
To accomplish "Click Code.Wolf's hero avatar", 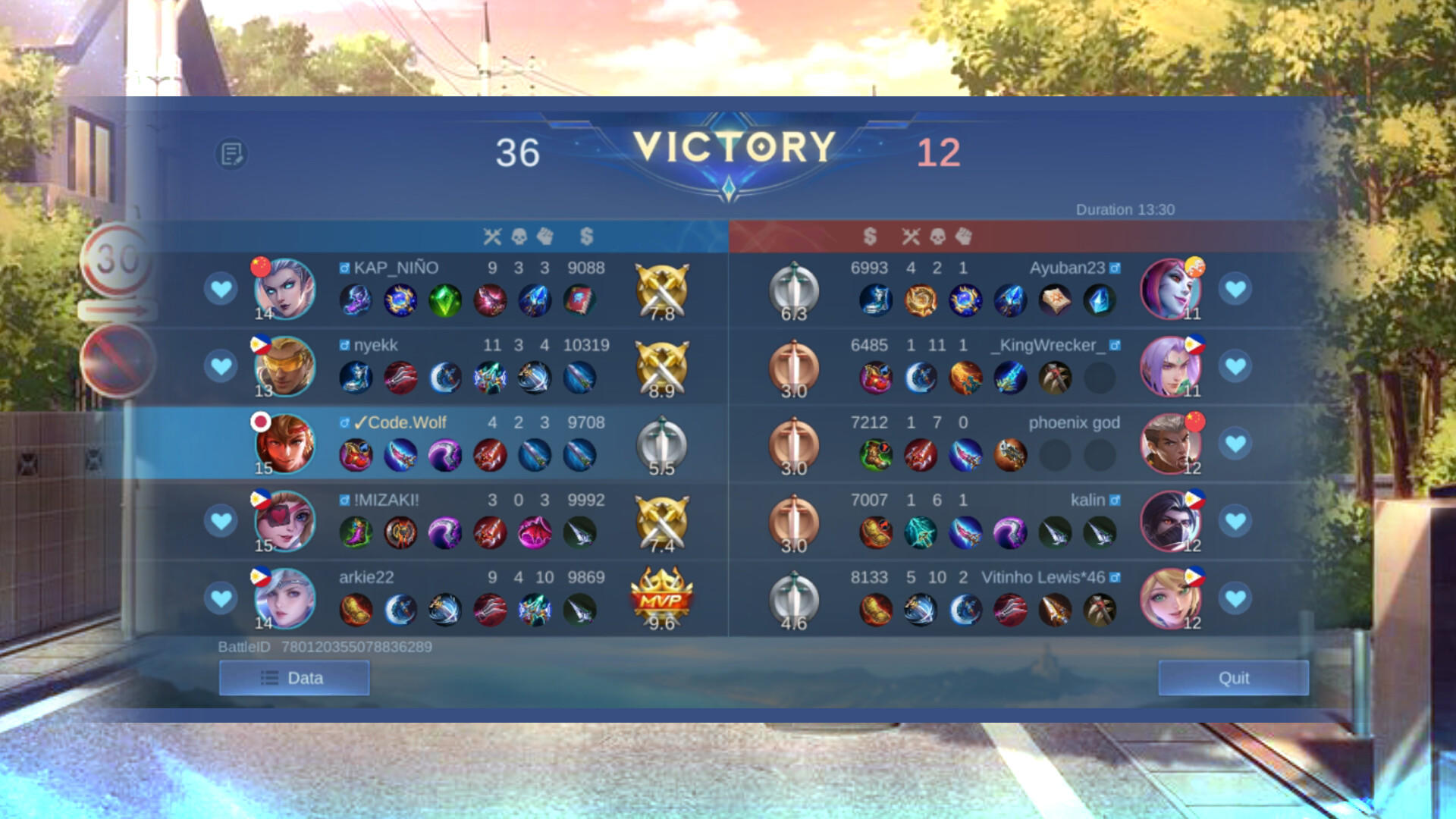I will pyautogui.click(x=284, y=444).
